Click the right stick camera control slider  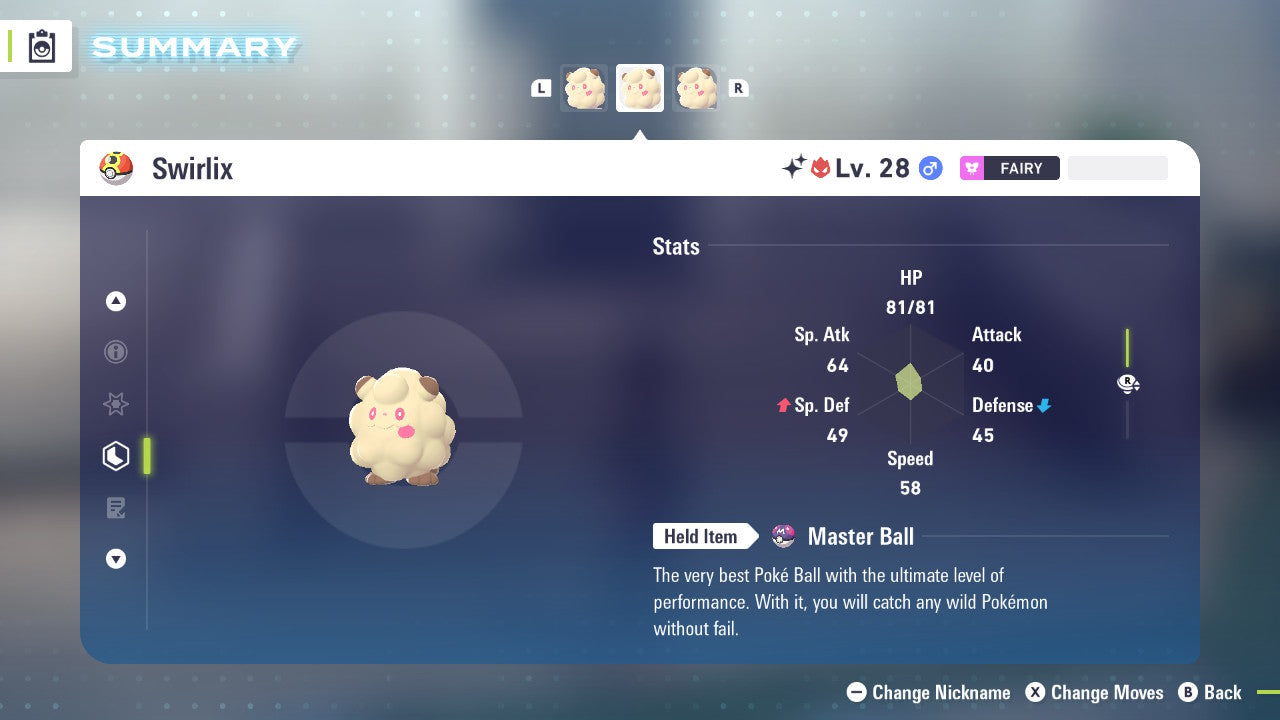[x=1128, y=383]
